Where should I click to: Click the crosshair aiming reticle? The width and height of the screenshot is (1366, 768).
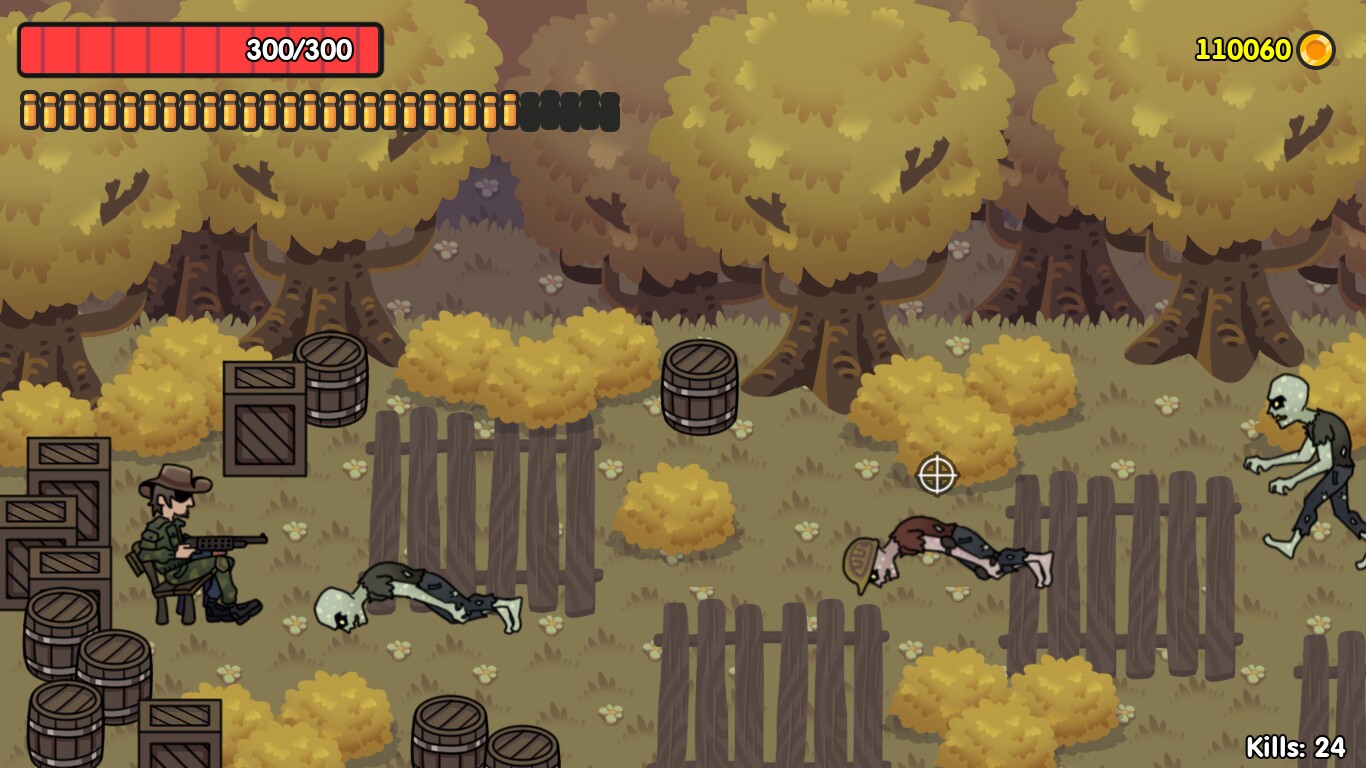(x=936, y=473)
